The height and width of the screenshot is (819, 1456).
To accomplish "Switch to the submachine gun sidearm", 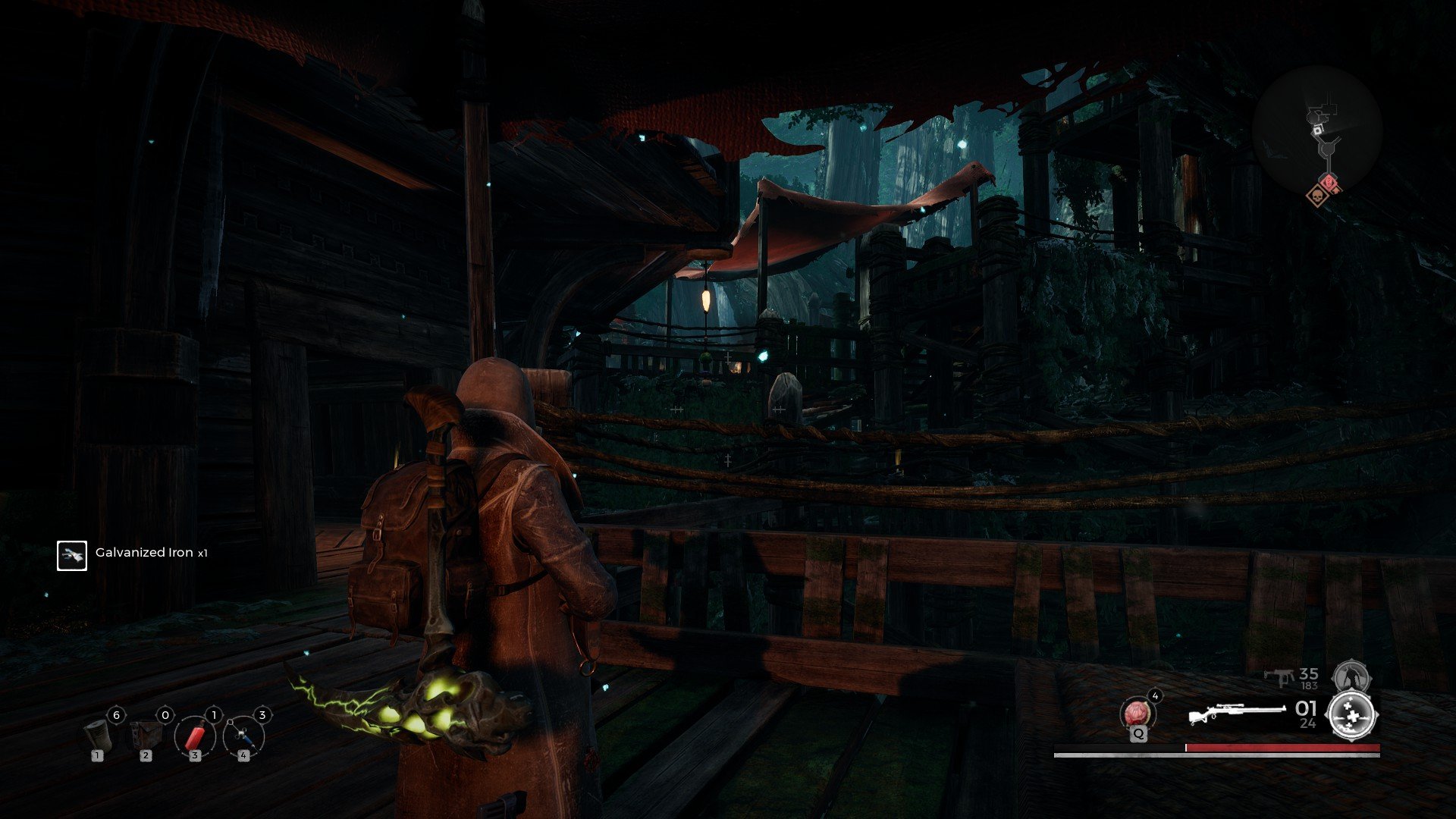I will (1282, 677).
